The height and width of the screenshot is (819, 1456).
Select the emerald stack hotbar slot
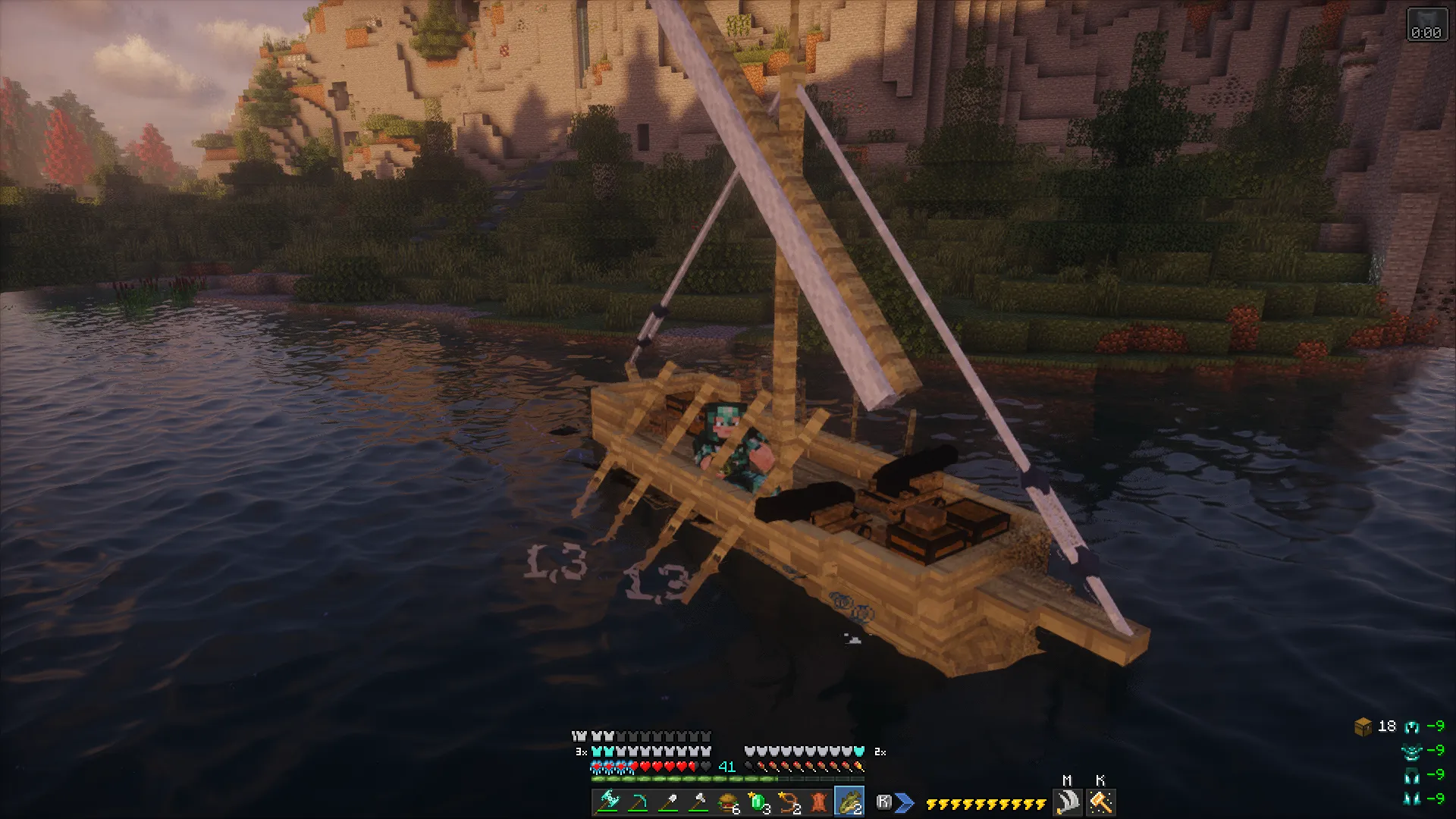point(758,802)
